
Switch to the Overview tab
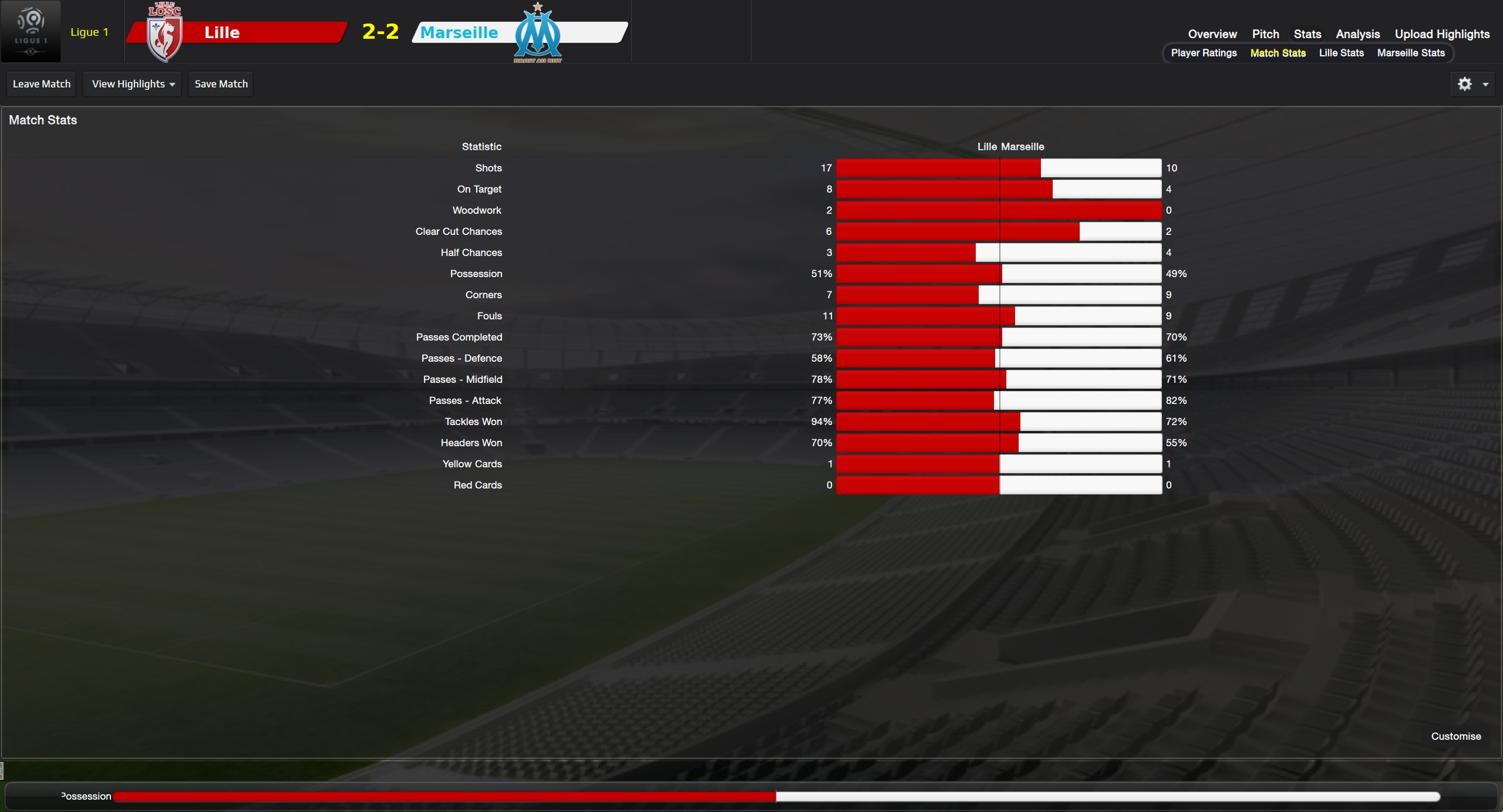coord(1212,34)
